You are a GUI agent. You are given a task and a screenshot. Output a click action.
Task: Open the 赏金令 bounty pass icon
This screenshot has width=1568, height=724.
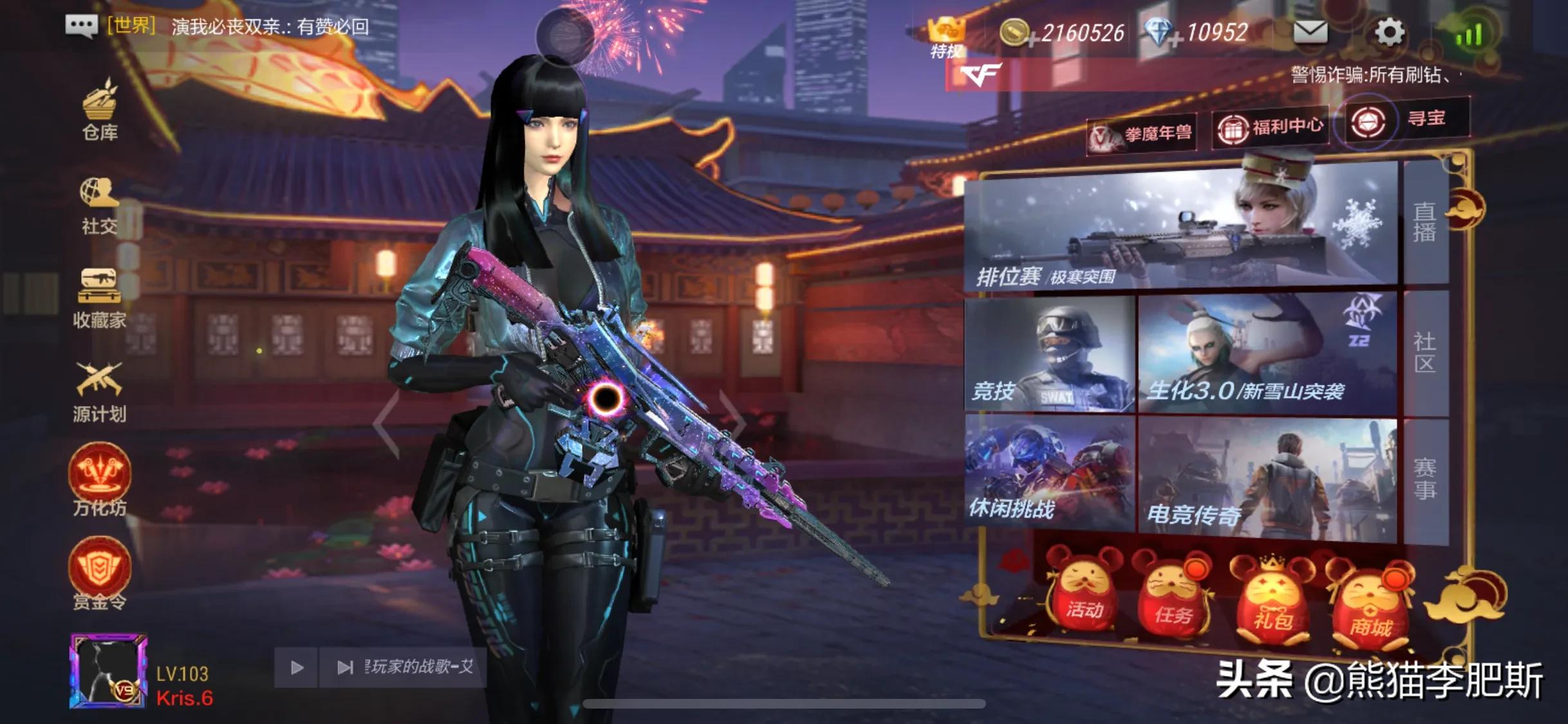click(99, 573)
